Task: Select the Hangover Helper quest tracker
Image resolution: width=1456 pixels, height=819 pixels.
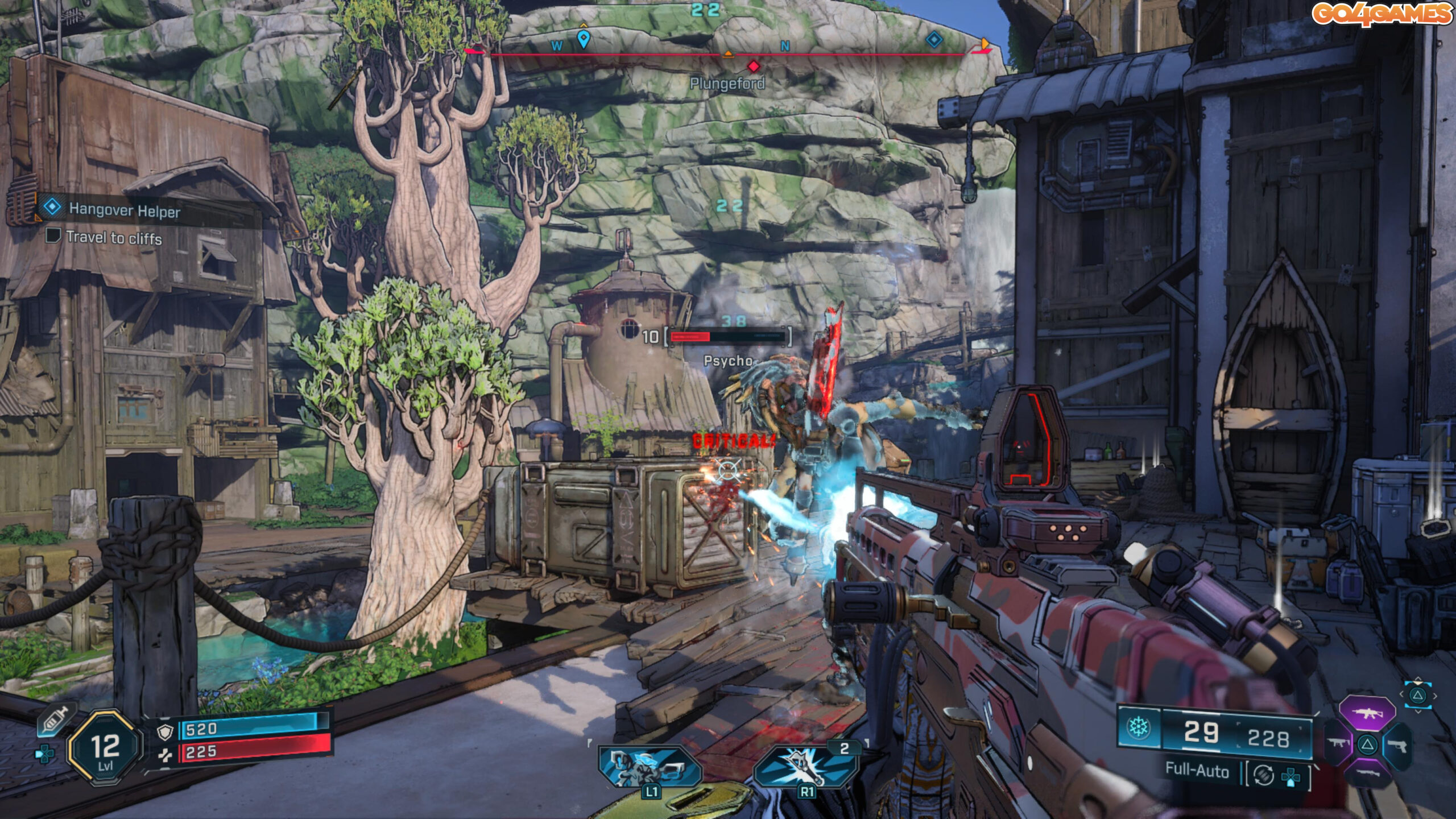Action: [124, 210]
